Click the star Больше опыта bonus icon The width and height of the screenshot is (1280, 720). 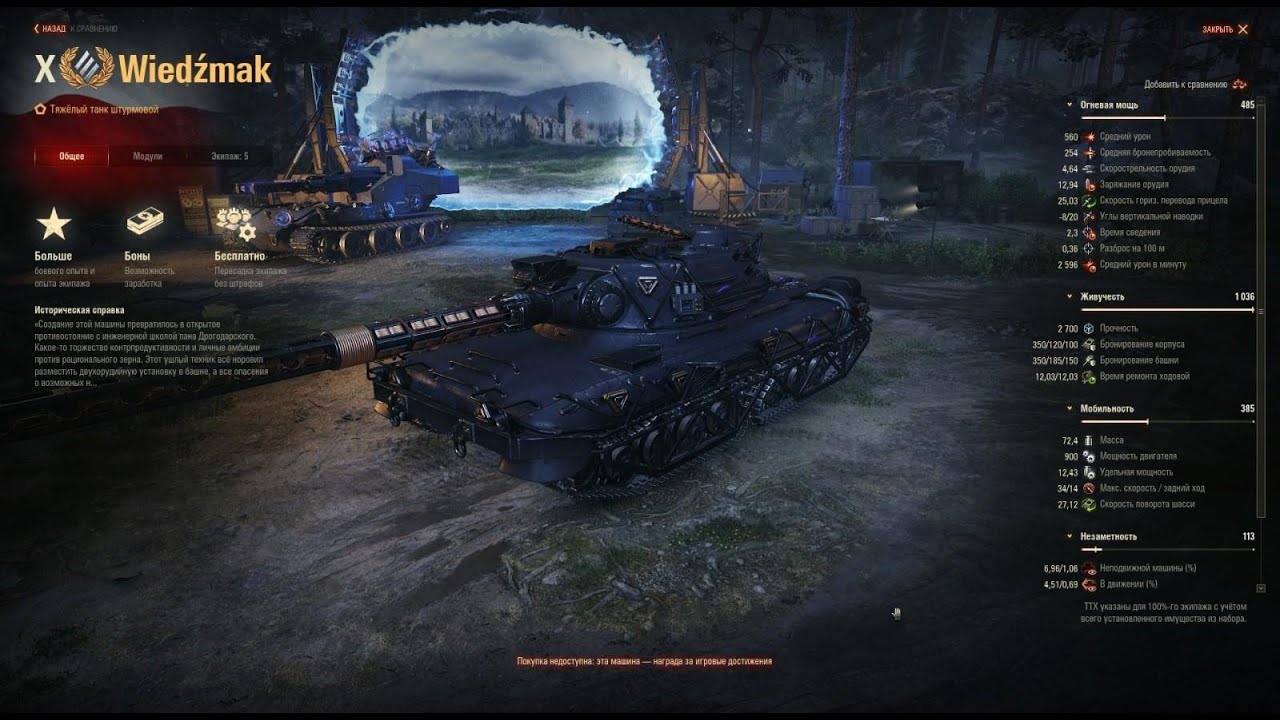[54, 224]
